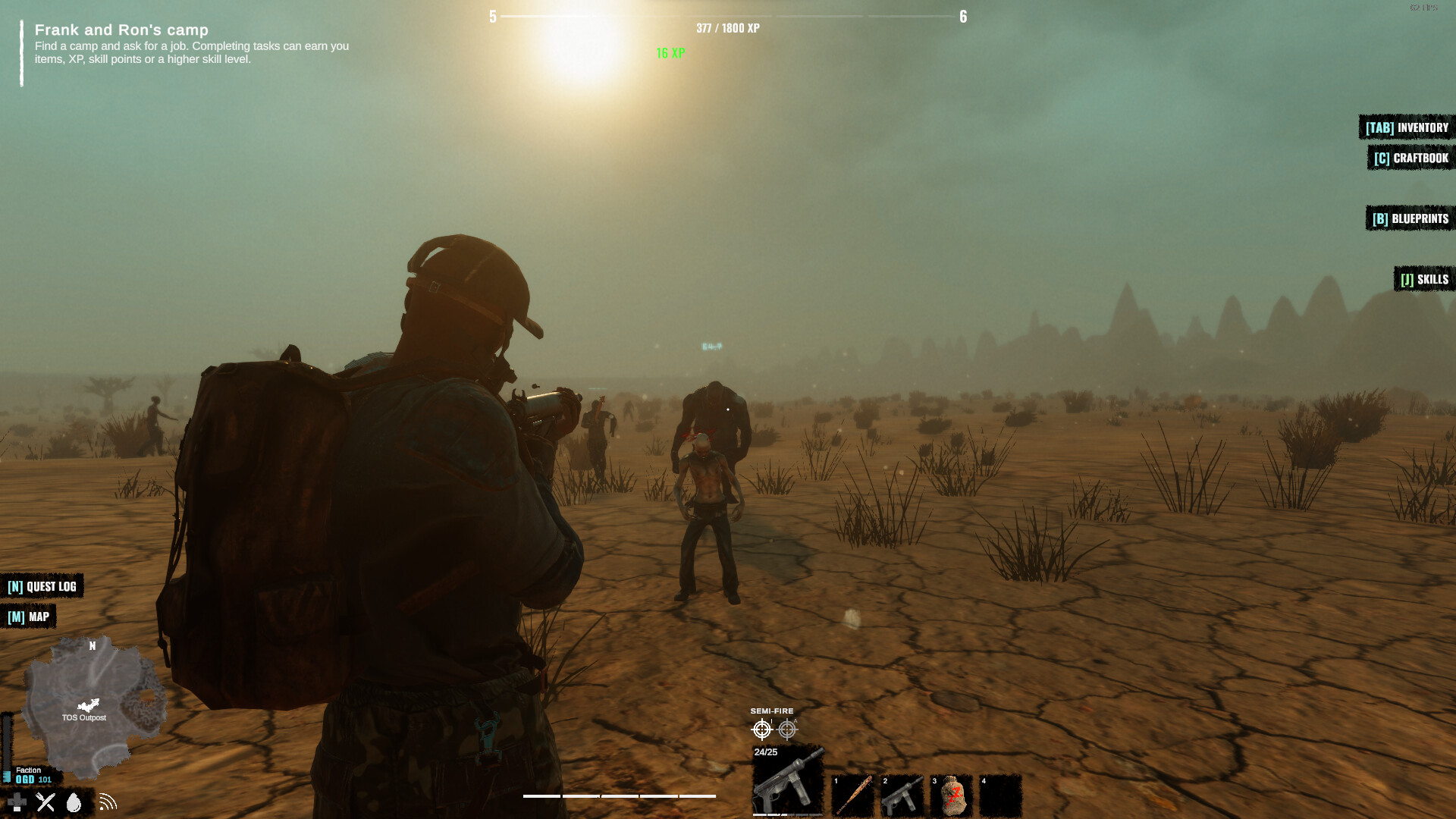Select the zombie loot sack in slot 3
Viewport: 1456px width, 819px height.
click(x=952, y=795)
